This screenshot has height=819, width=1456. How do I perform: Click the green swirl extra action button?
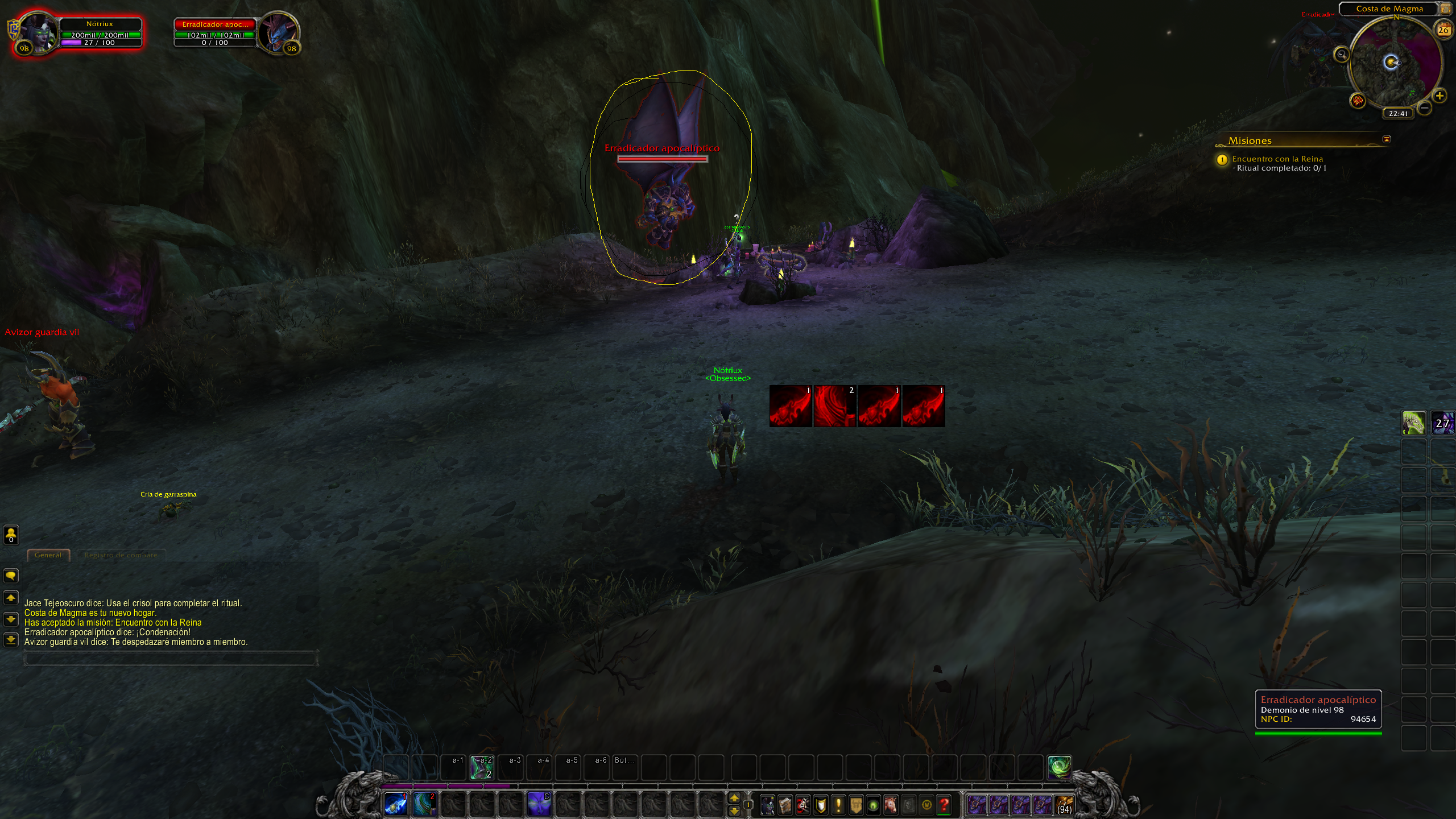(1060, 767)
